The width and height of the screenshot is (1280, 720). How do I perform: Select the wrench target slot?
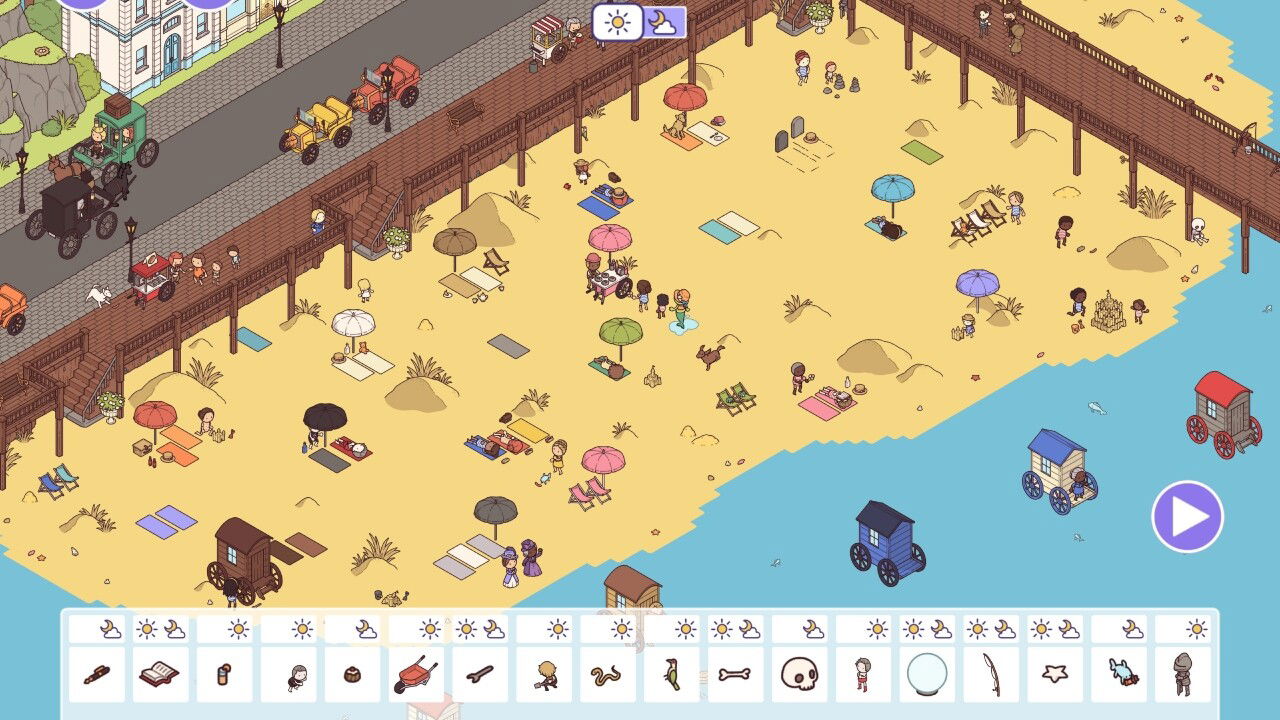pos(480,675)
